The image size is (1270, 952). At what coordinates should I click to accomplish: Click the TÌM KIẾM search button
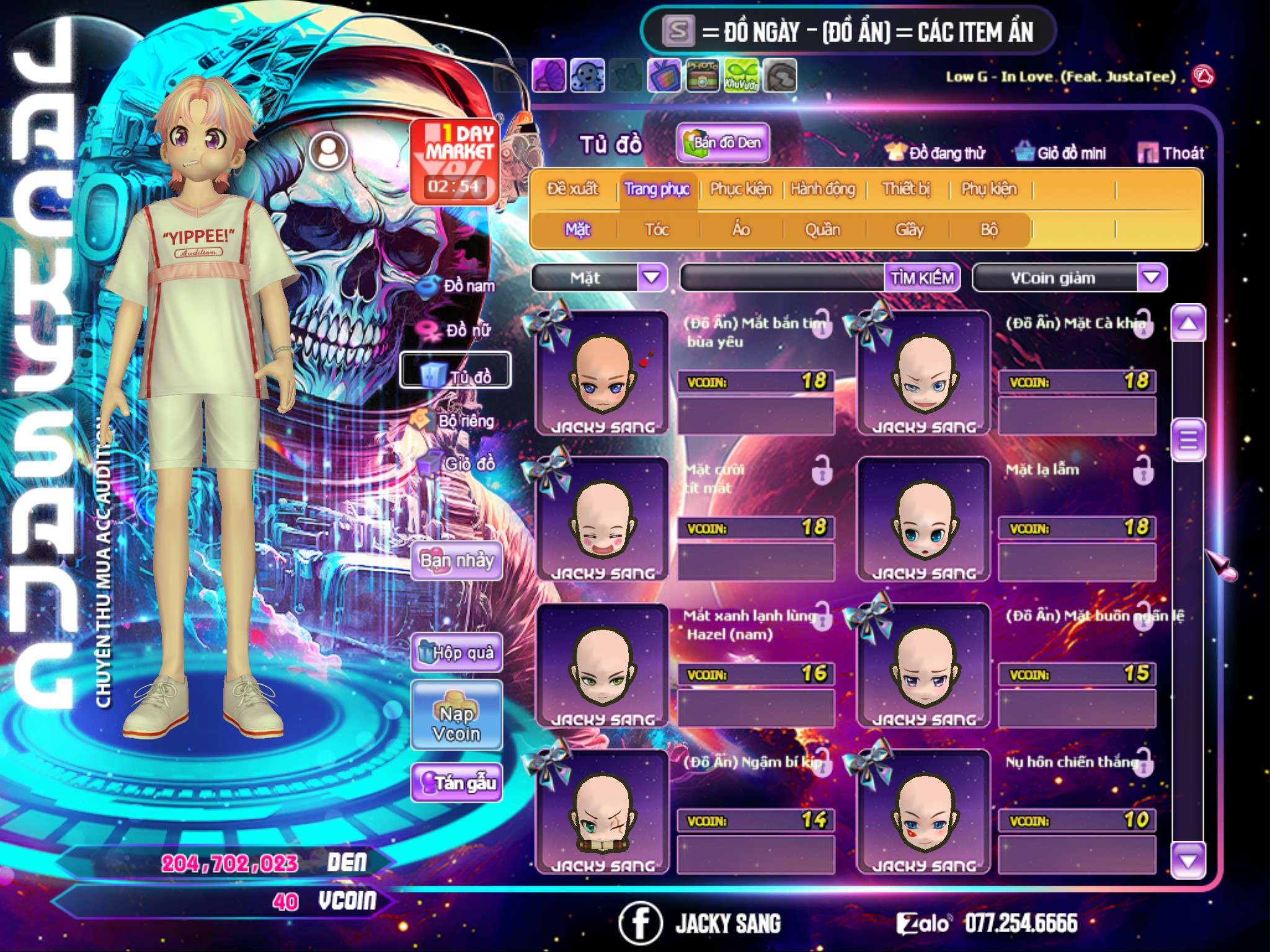click(x=922, y=278)
